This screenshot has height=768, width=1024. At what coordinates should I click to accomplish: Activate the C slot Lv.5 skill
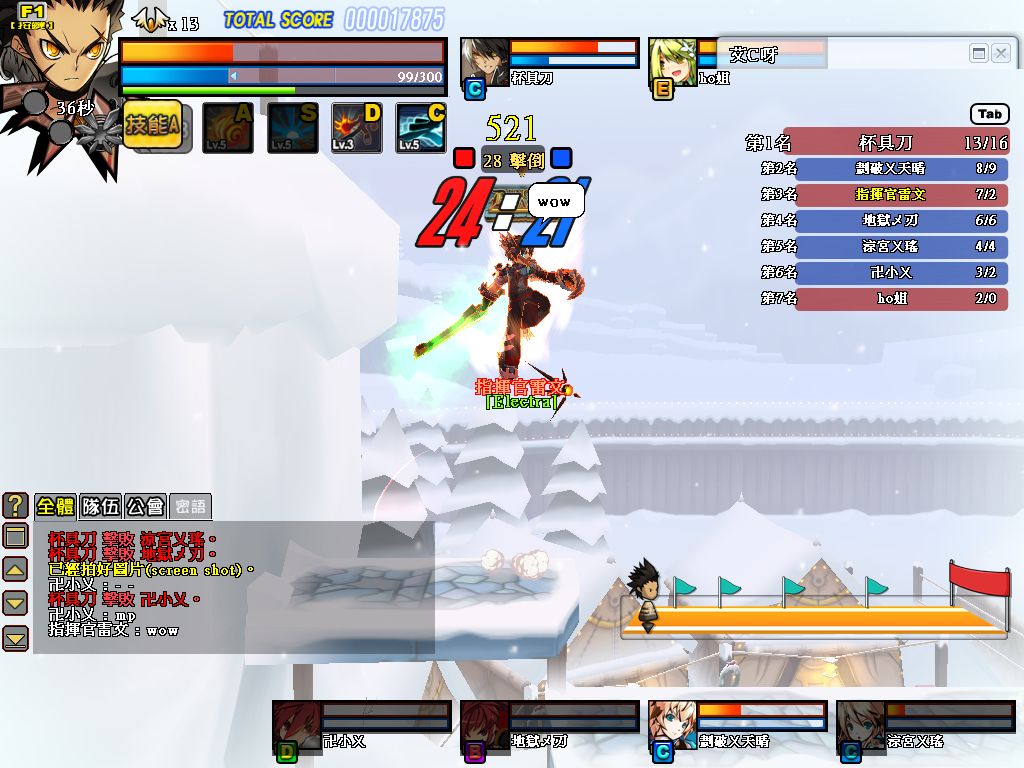(420, 128)
